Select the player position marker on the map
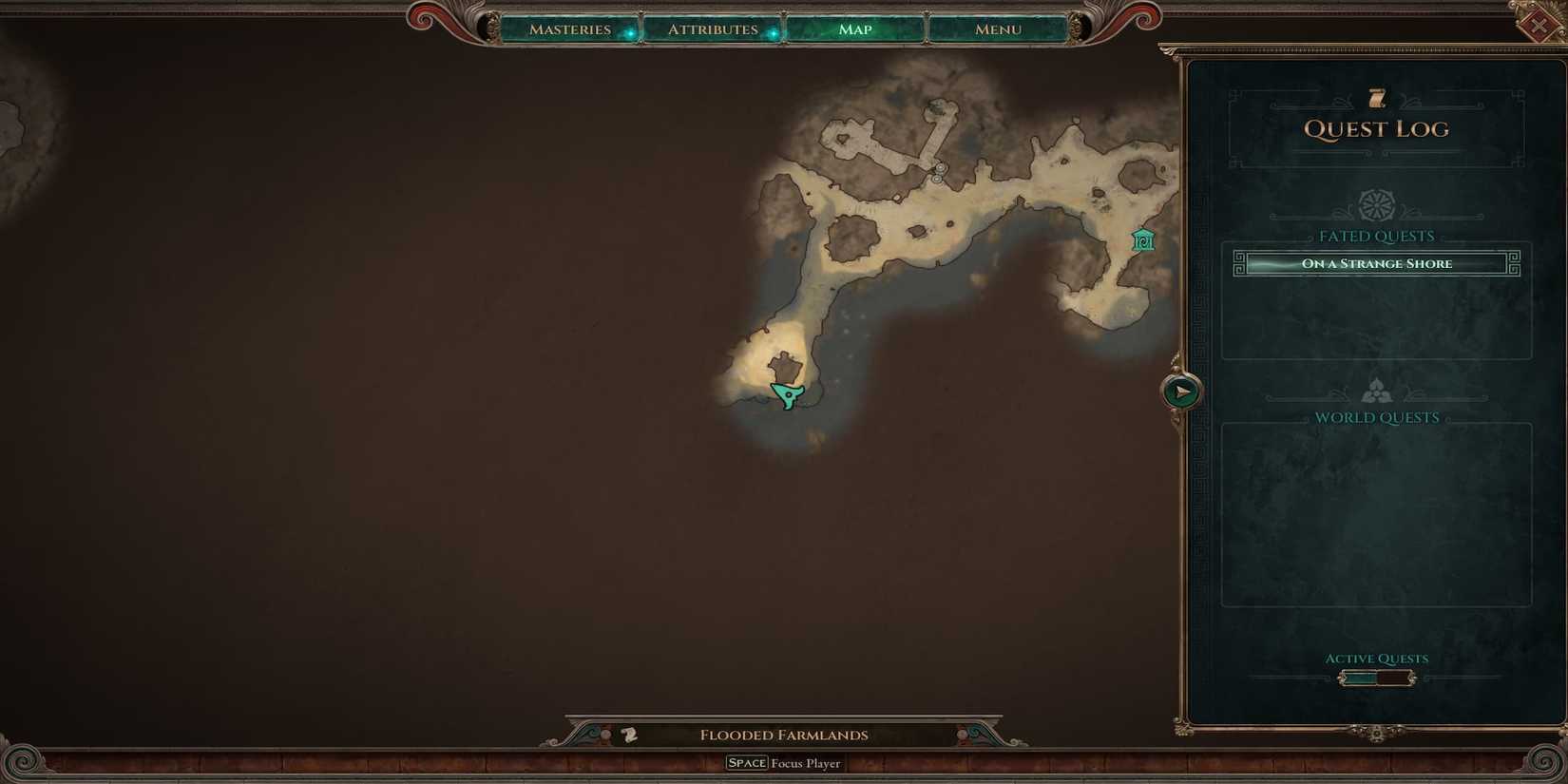 [787, 393]
